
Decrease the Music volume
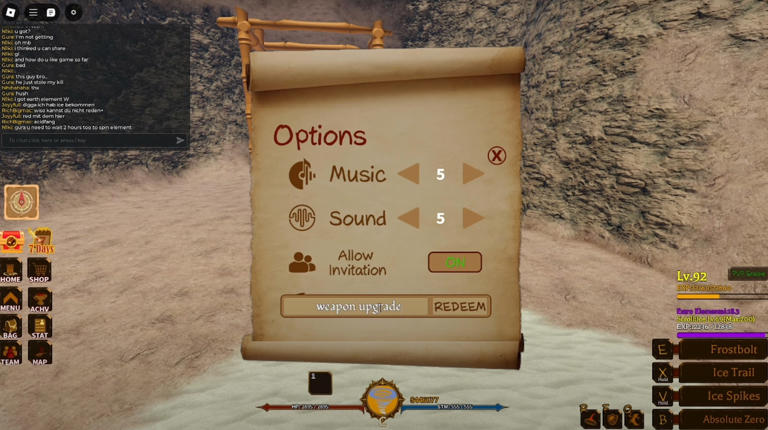408,174
